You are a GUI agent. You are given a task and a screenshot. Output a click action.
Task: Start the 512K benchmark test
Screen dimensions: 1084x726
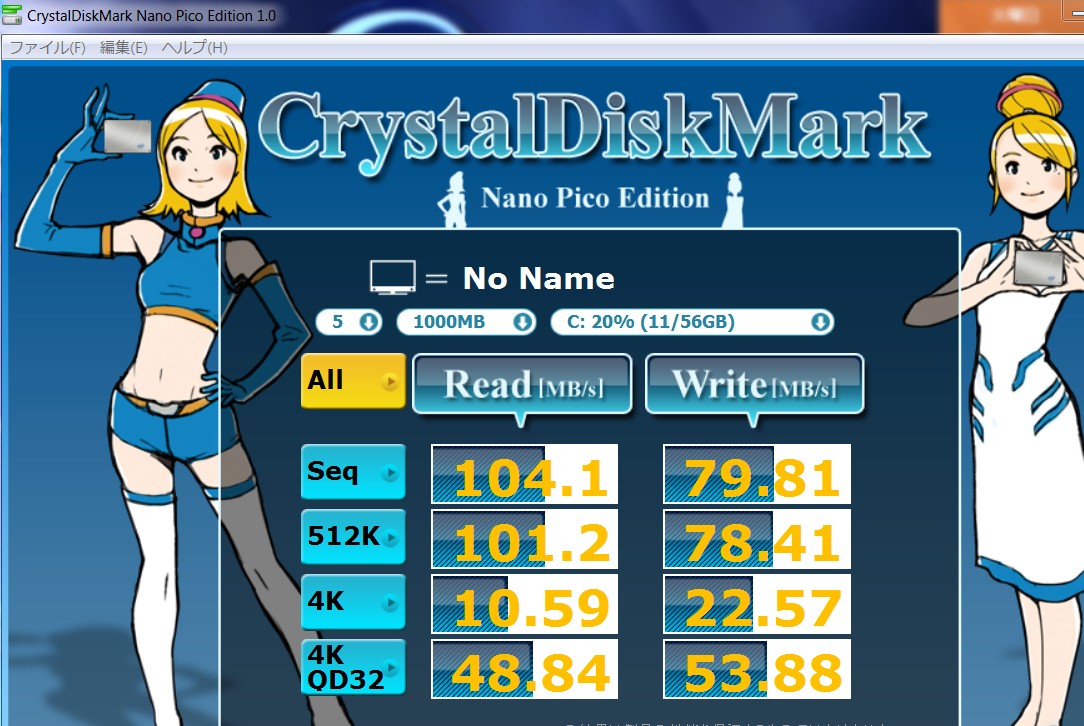(x=353, y=537)
